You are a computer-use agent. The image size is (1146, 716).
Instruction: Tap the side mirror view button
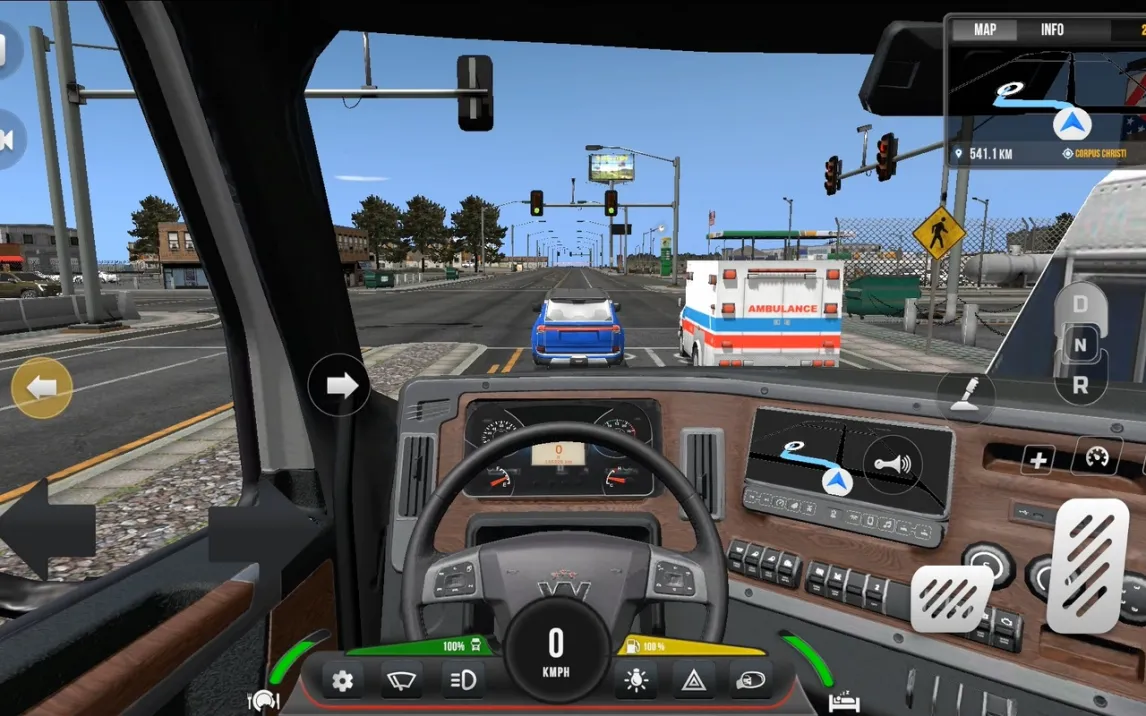coord(750,682)
